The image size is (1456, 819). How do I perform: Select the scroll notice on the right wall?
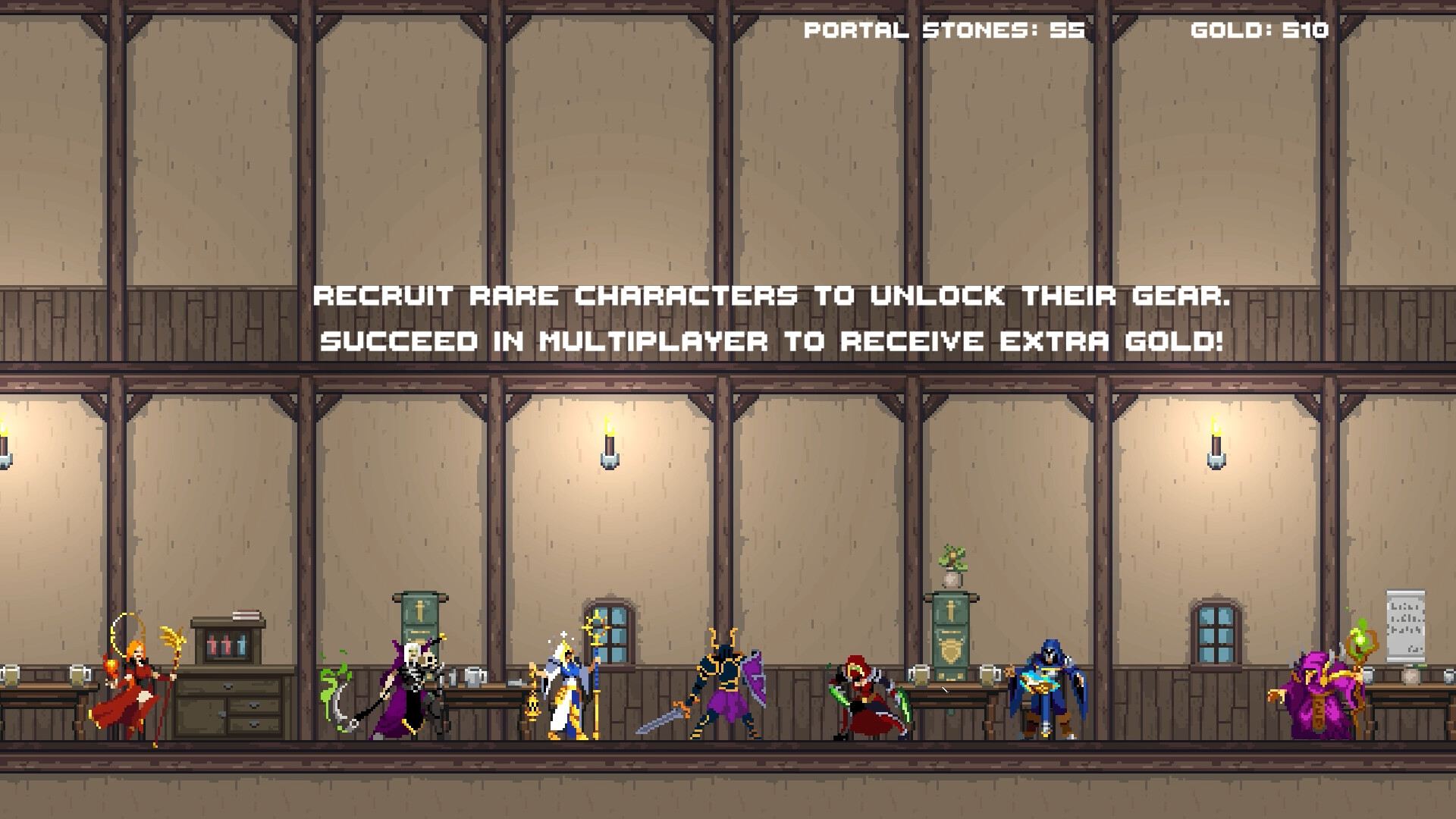click(x=1407, y=626)
